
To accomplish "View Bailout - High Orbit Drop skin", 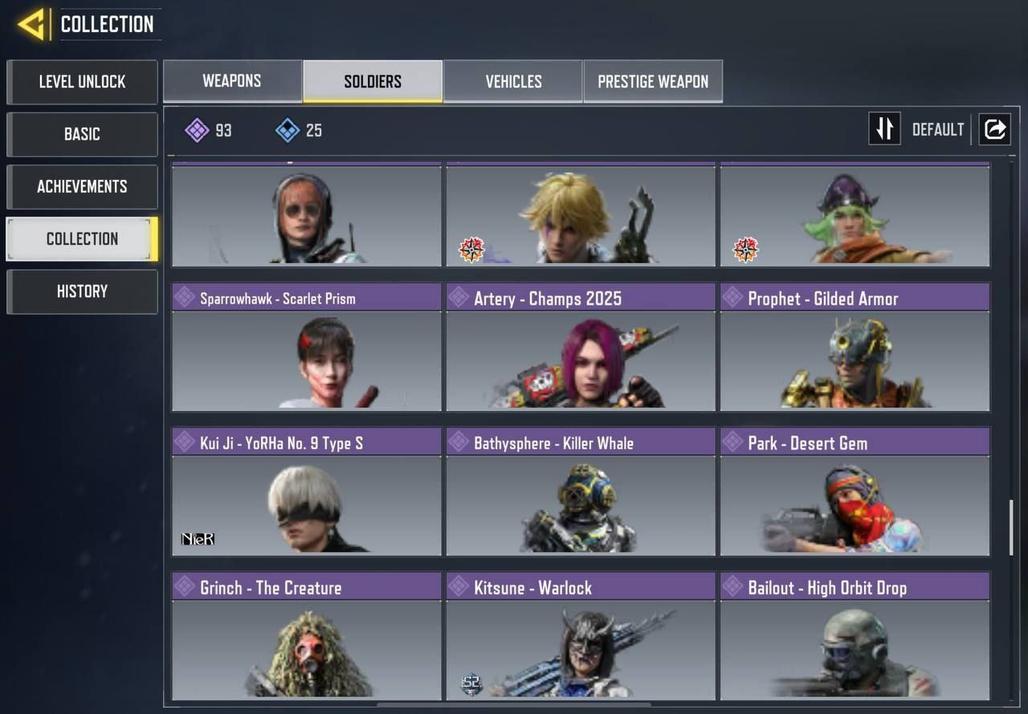I will point(854,637).
